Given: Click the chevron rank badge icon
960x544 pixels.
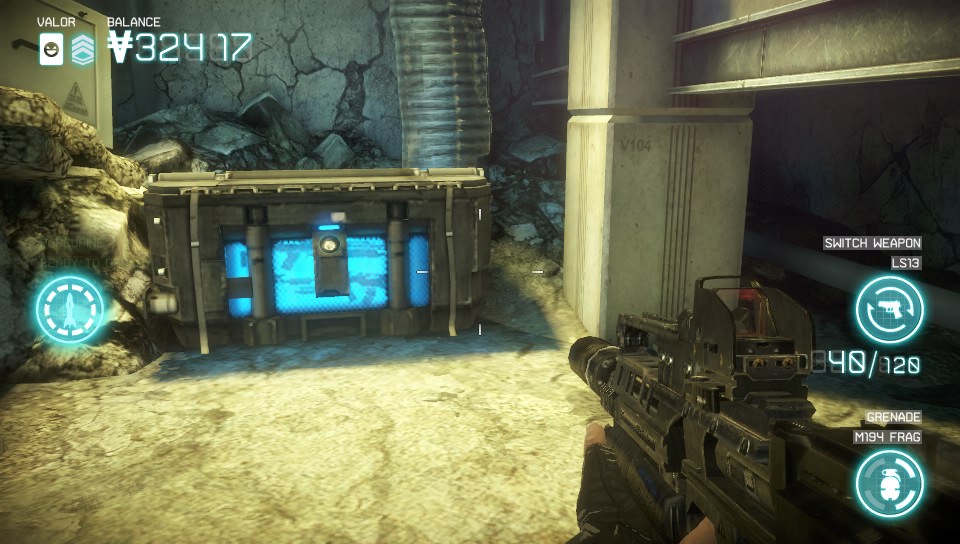Looking at the screenshot, I should click(x=83, y=49).
